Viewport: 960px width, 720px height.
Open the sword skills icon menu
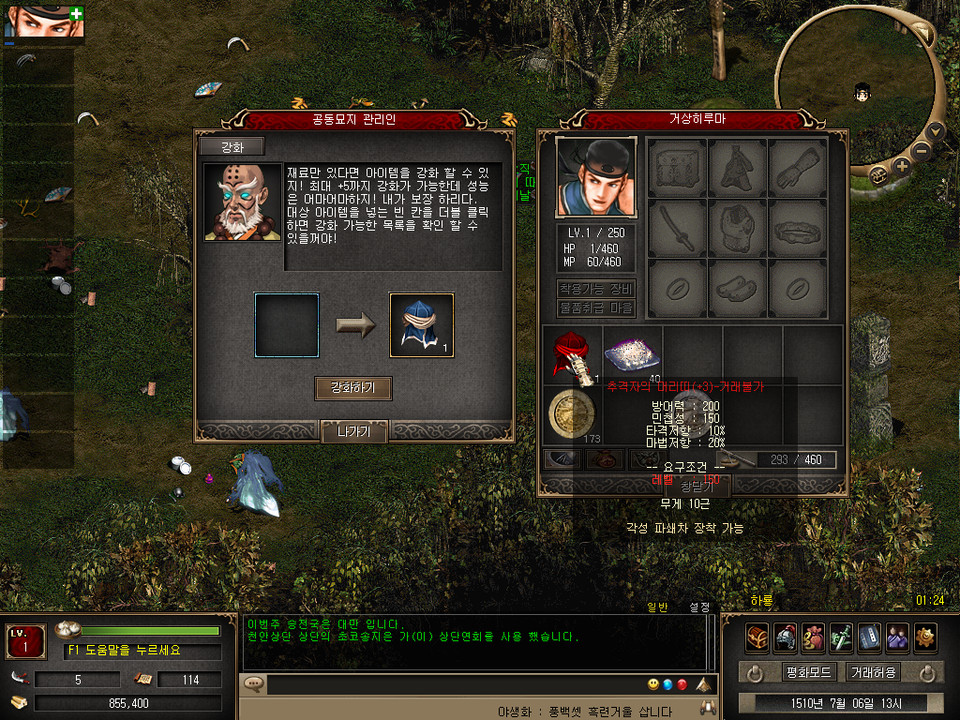(x=841, y=636)
